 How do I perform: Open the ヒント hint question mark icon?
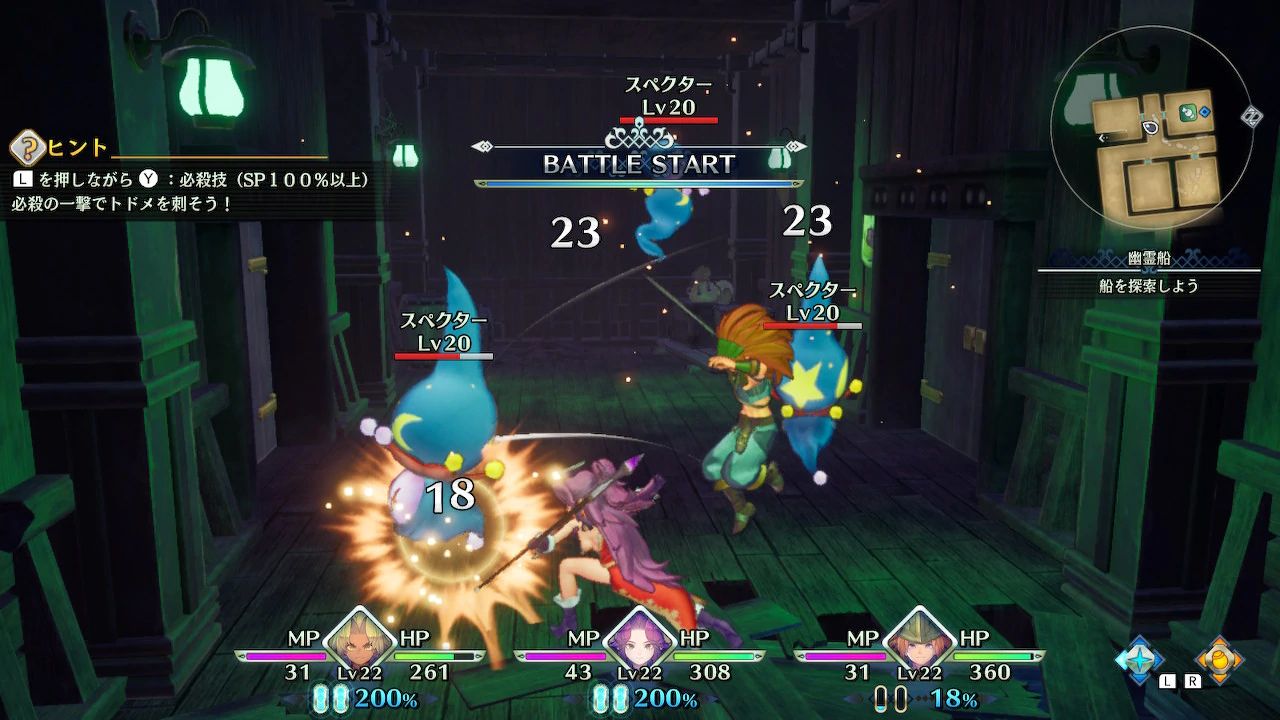27,149
